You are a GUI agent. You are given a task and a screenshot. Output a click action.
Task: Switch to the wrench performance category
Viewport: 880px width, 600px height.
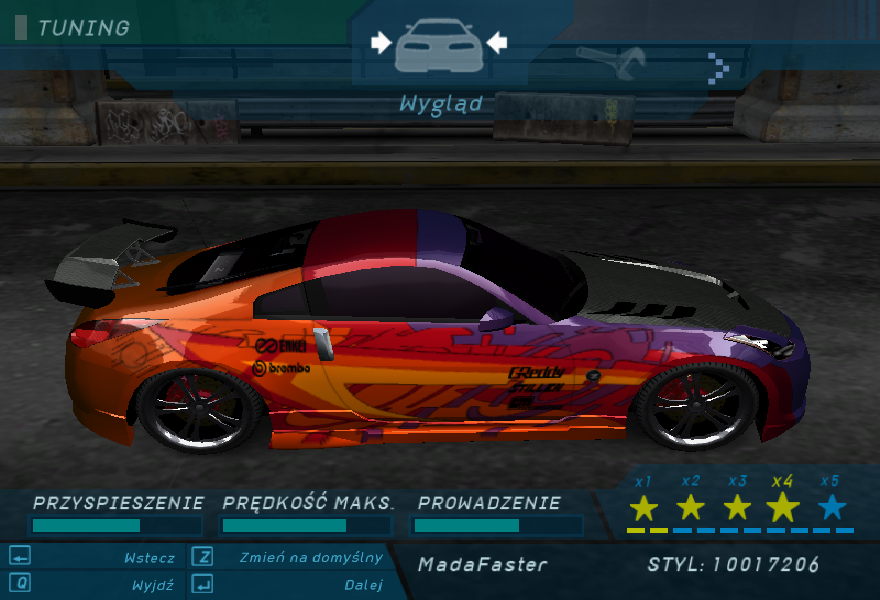[x=611, y=63]
